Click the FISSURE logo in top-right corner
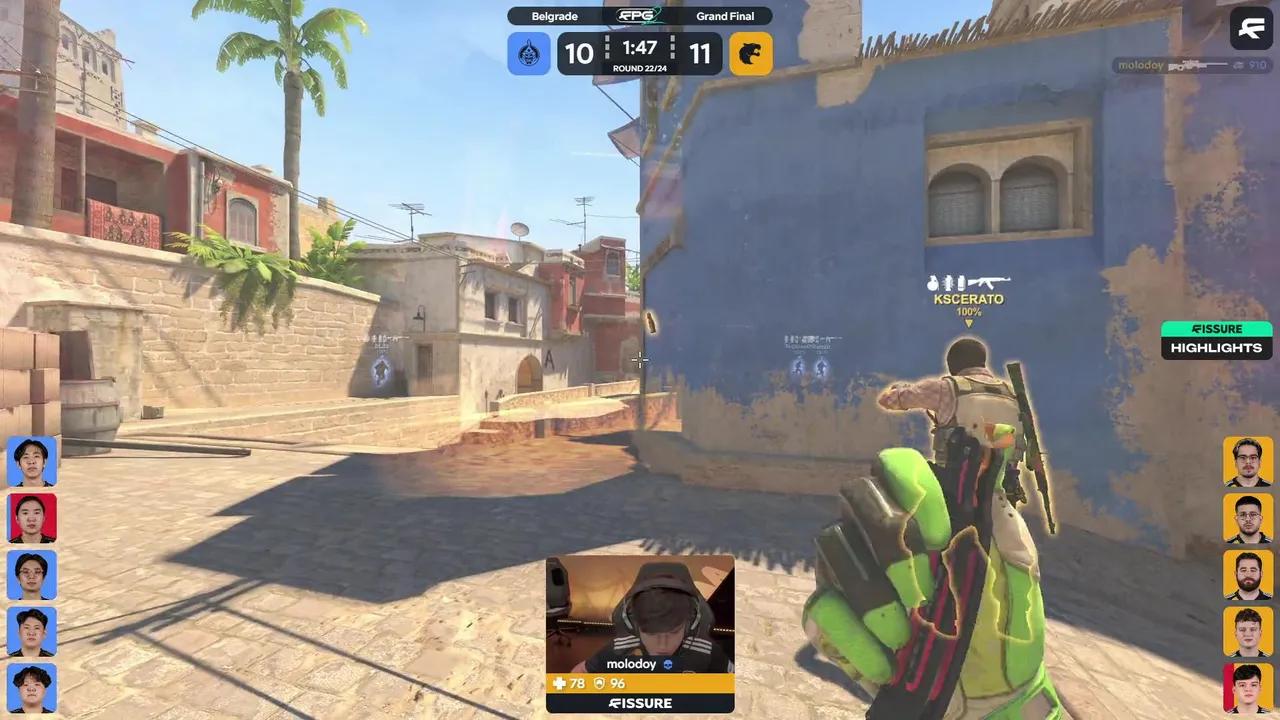 tap(1250, 28)
